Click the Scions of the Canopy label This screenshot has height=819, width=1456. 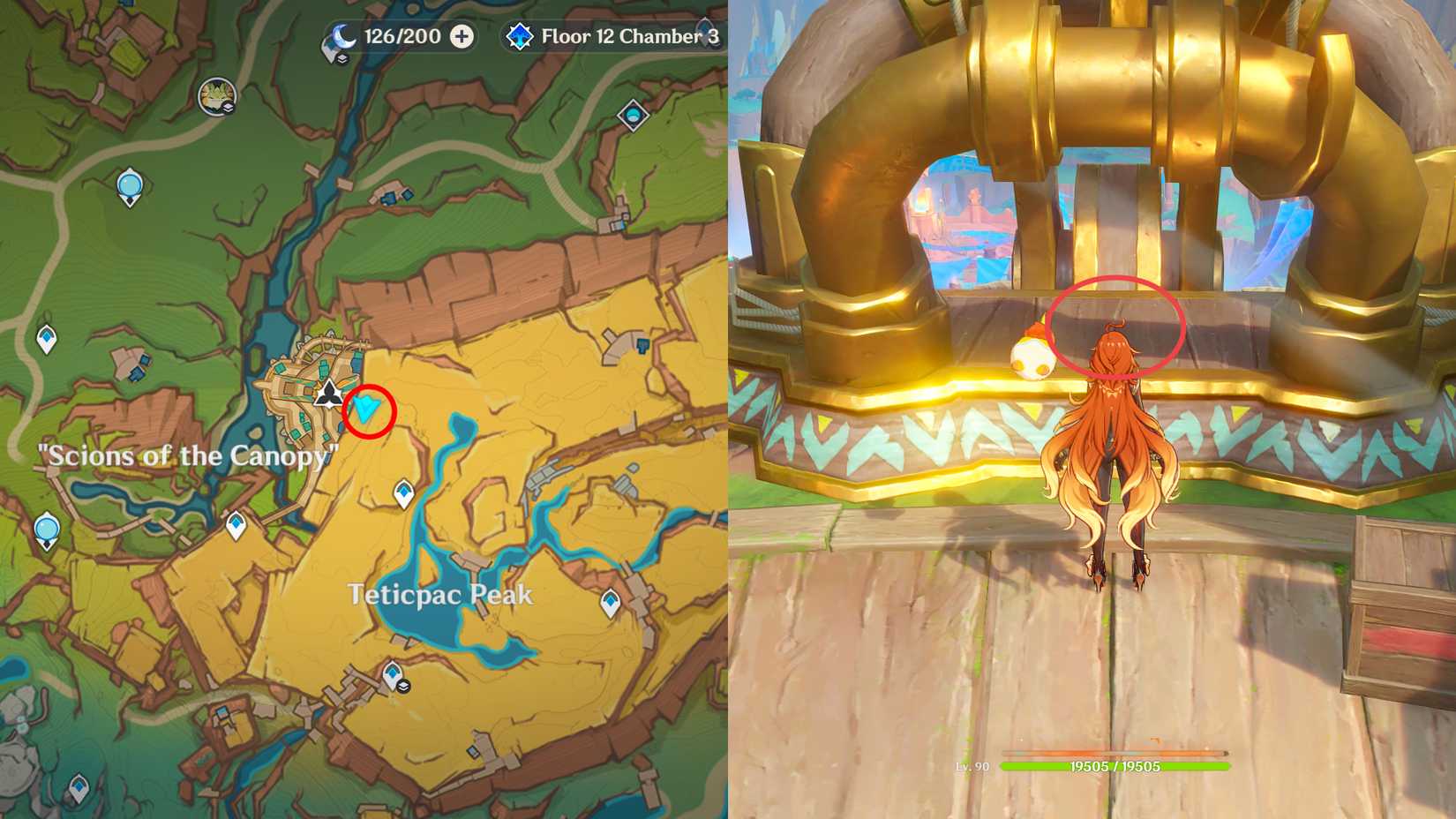pos(187,456)
